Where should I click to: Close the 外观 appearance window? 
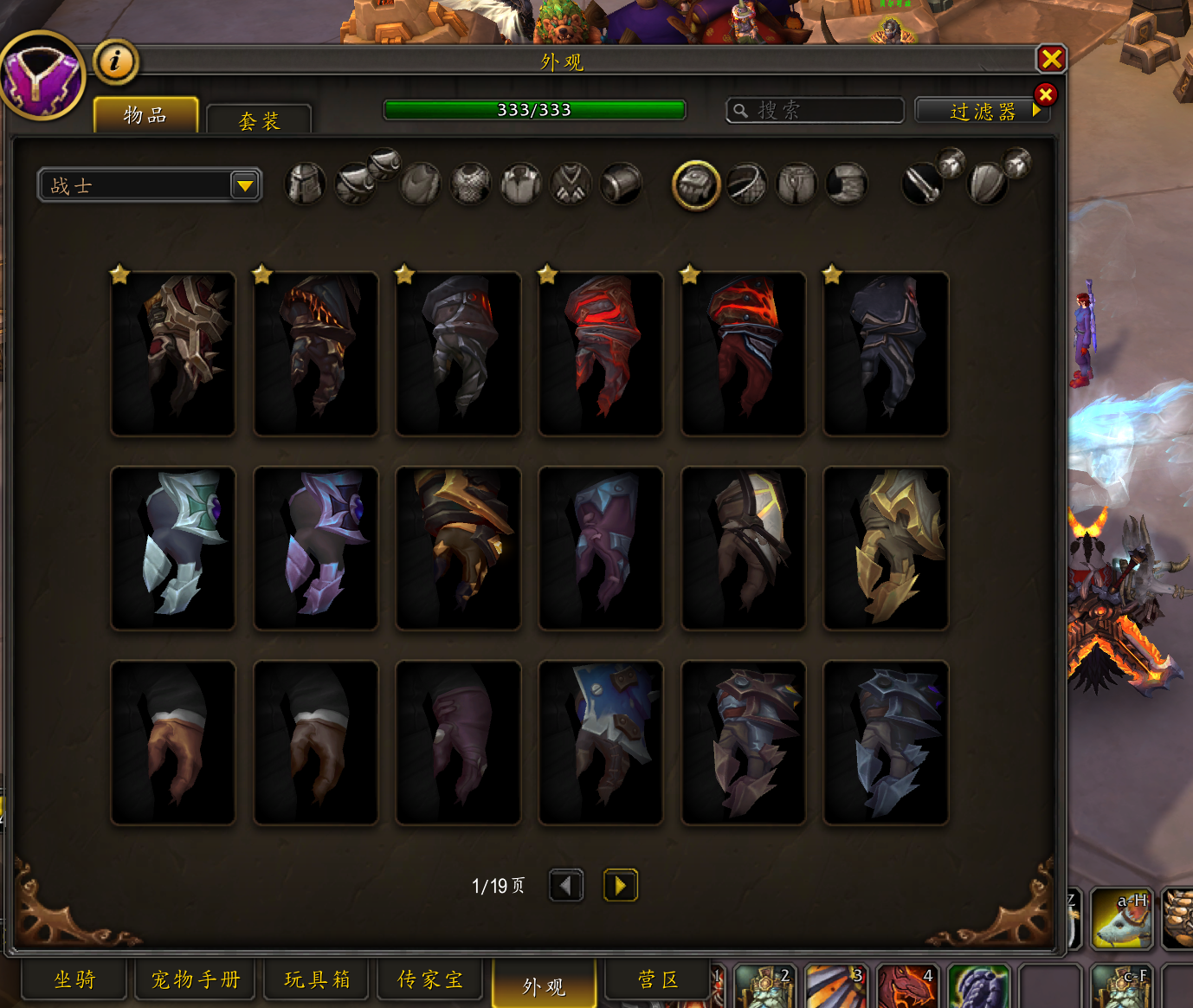tap(1051, 59)
